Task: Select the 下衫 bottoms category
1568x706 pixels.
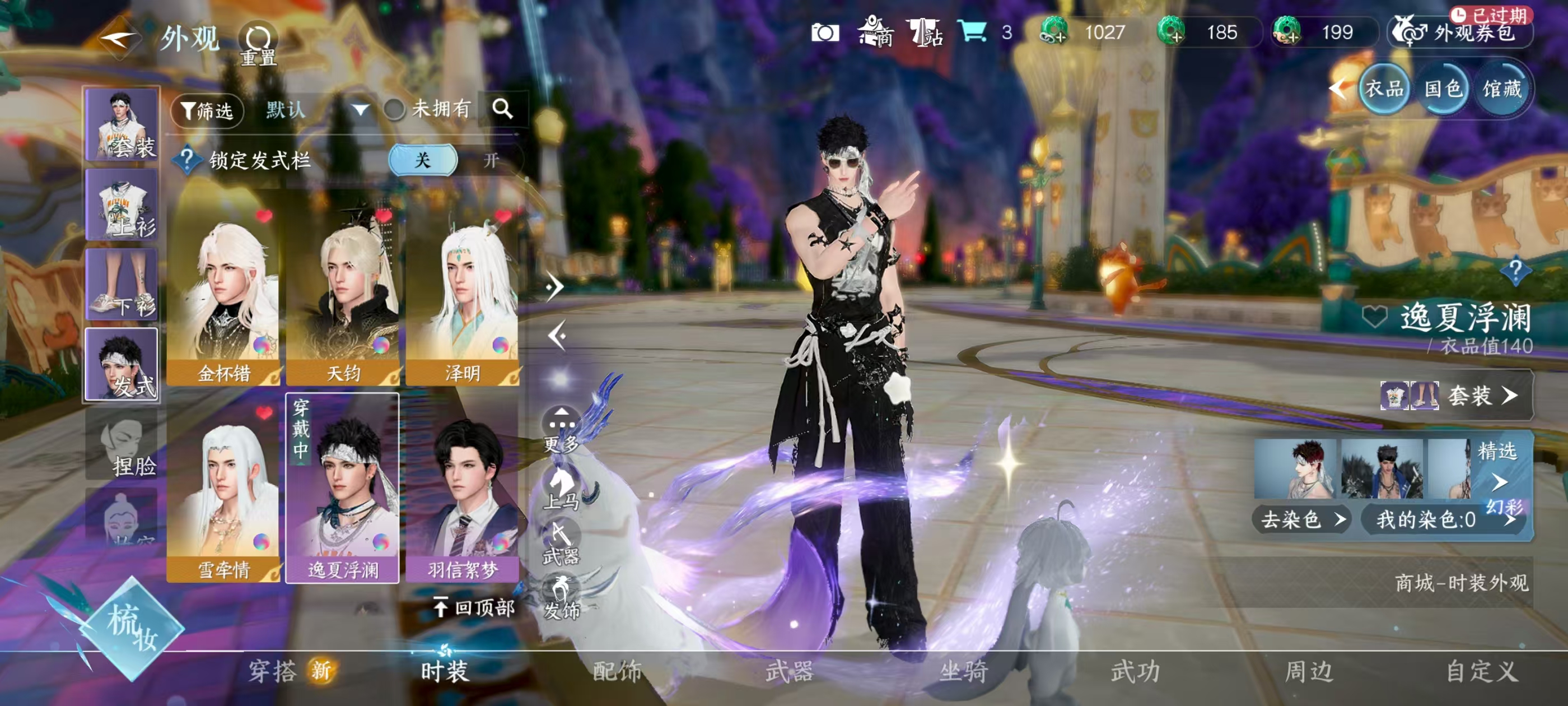Action: point(122,285)
